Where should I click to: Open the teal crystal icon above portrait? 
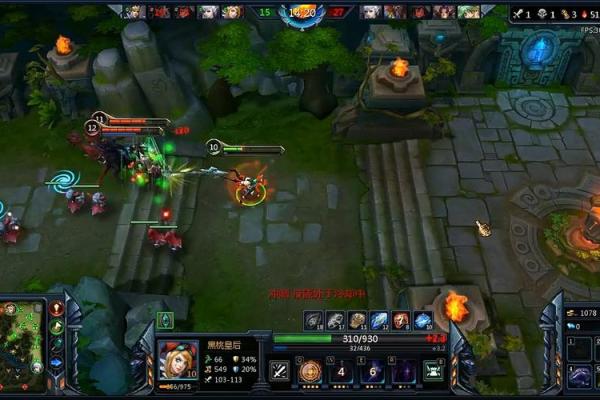[165, 320]
